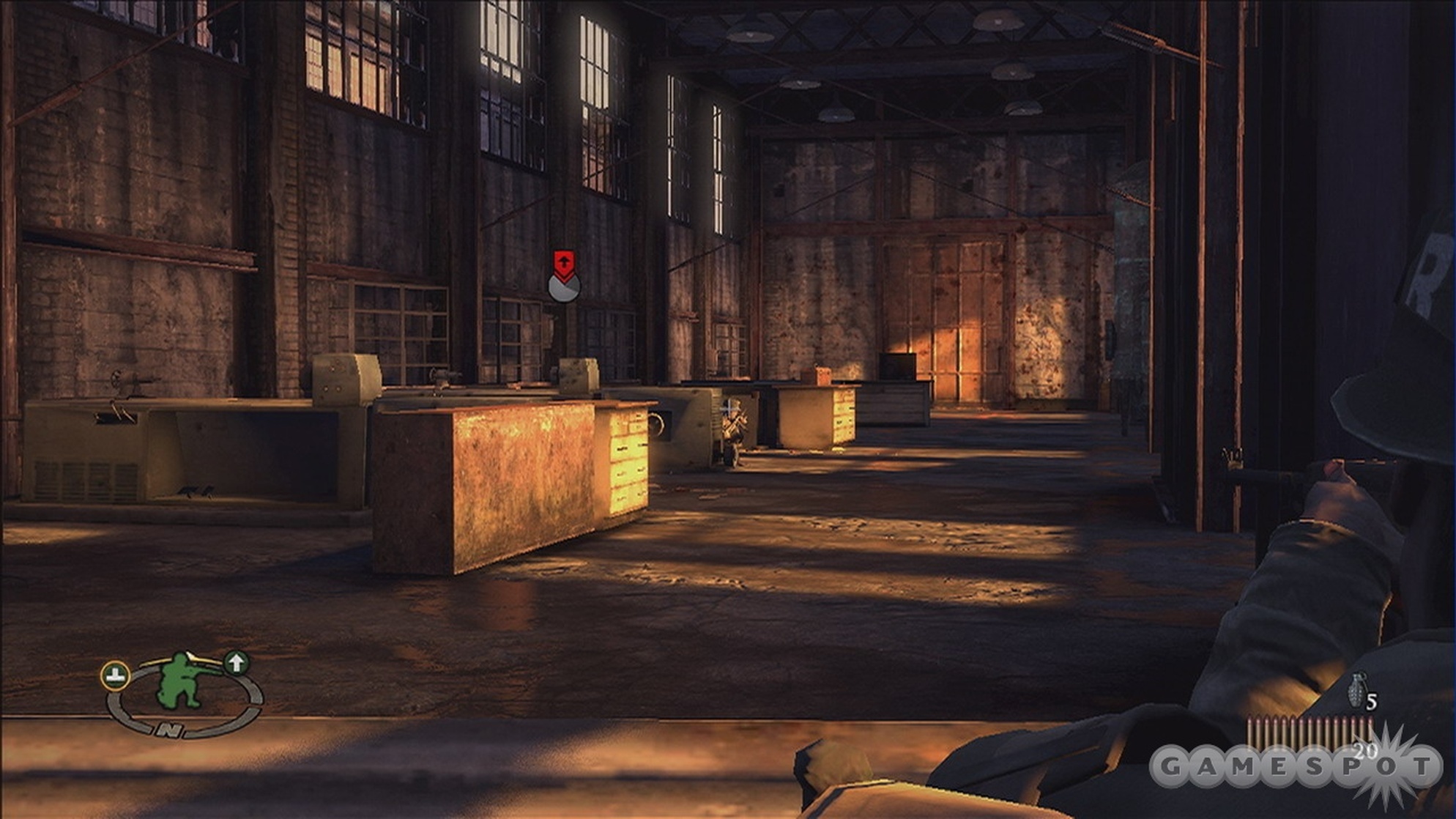Click the grenade count number 5

pyautogui.click(x=1372, y=701)
